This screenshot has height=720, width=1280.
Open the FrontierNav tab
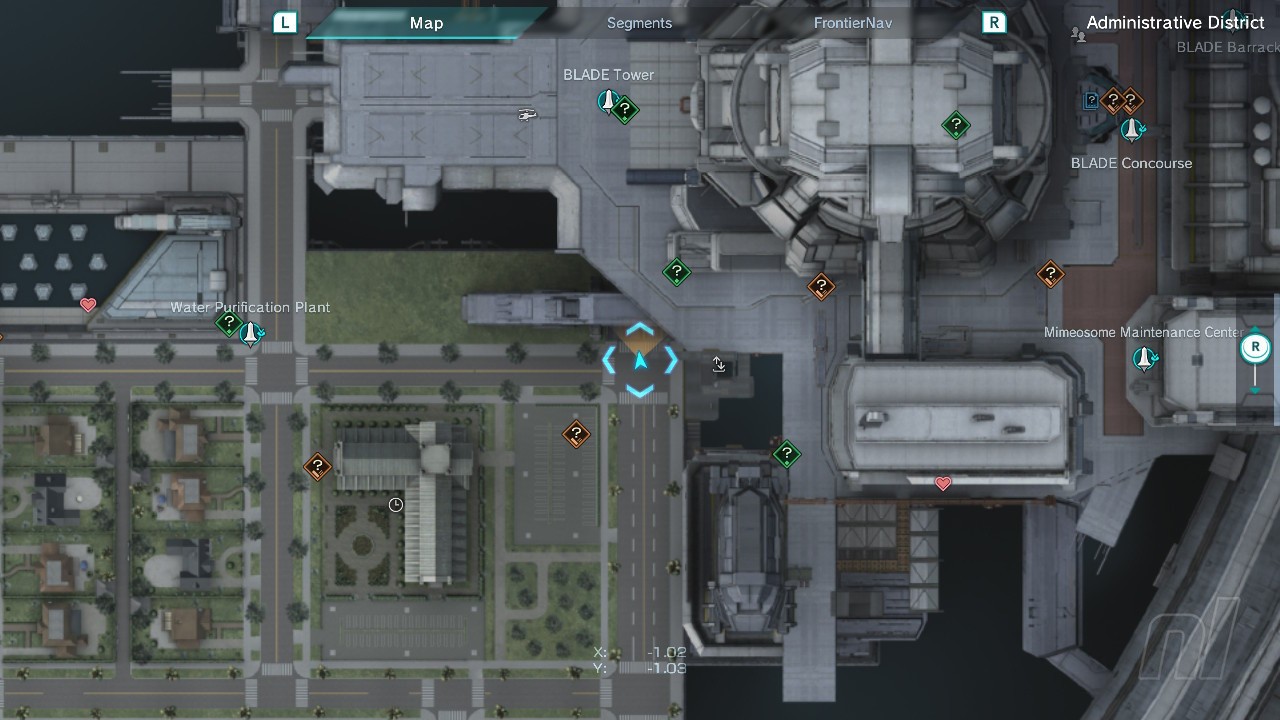[852, 23]
